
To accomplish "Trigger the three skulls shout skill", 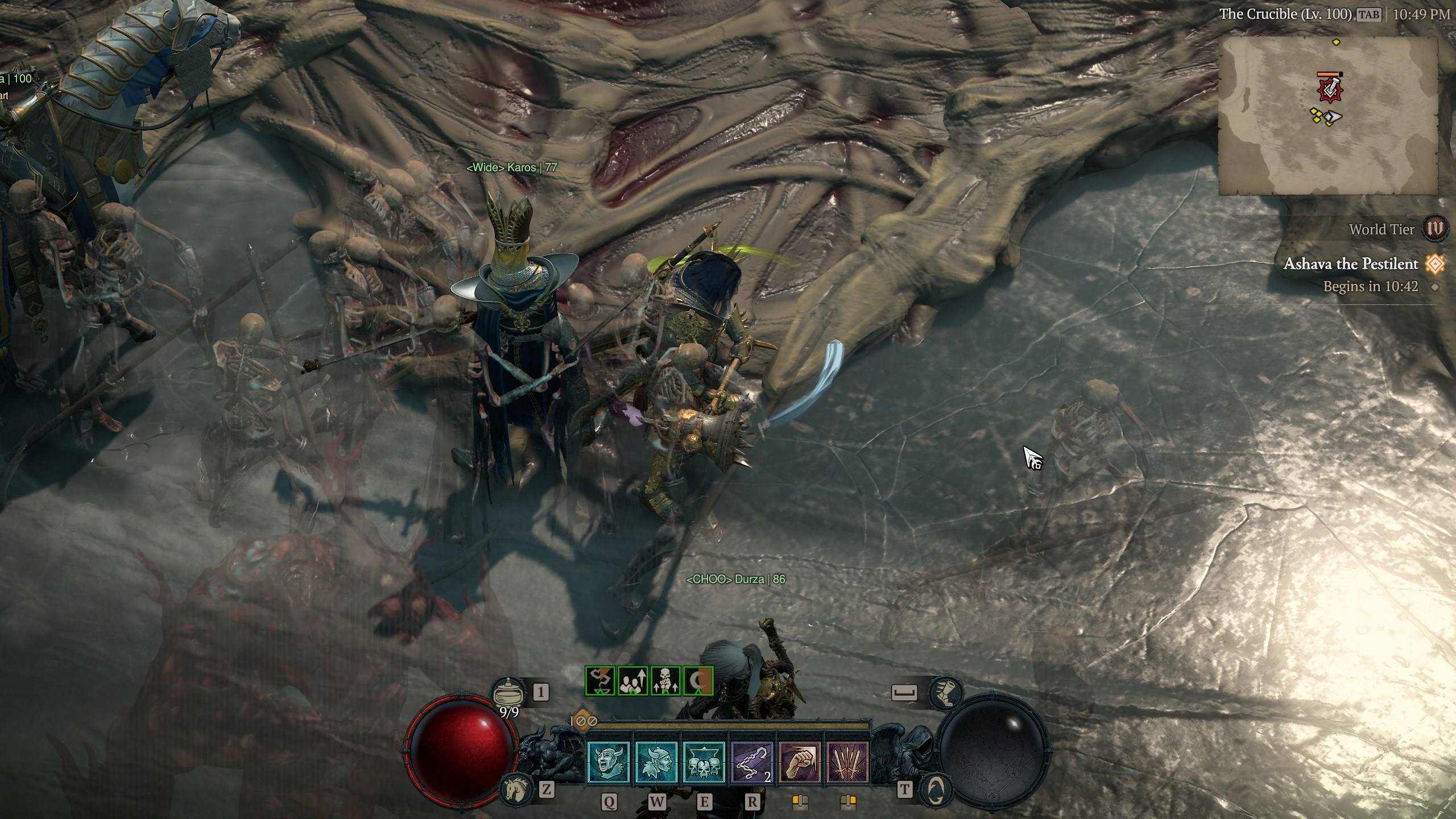I will click(x=704, y=762).
